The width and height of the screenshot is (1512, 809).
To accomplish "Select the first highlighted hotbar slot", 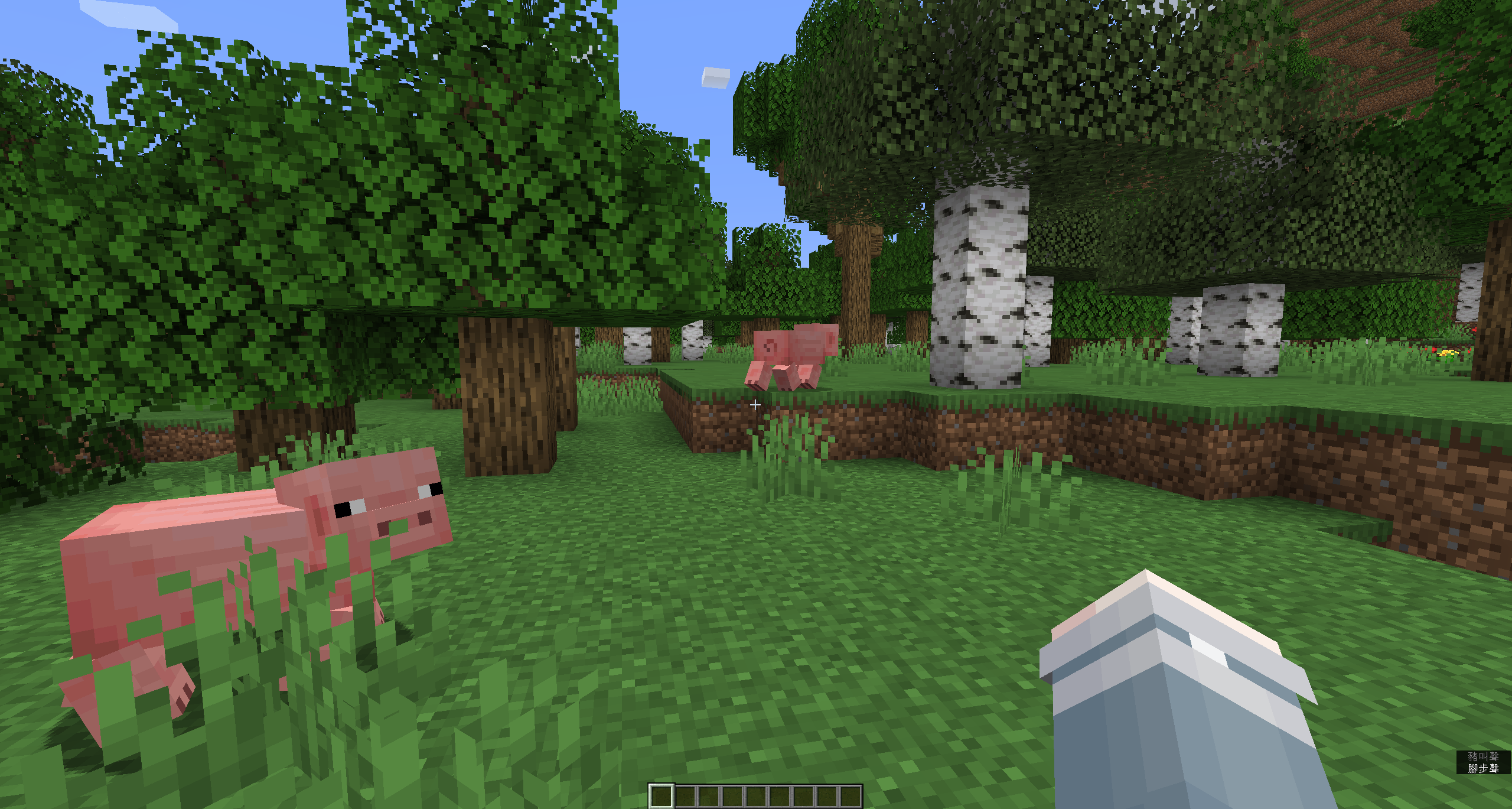I will click(x=662, y=798).
